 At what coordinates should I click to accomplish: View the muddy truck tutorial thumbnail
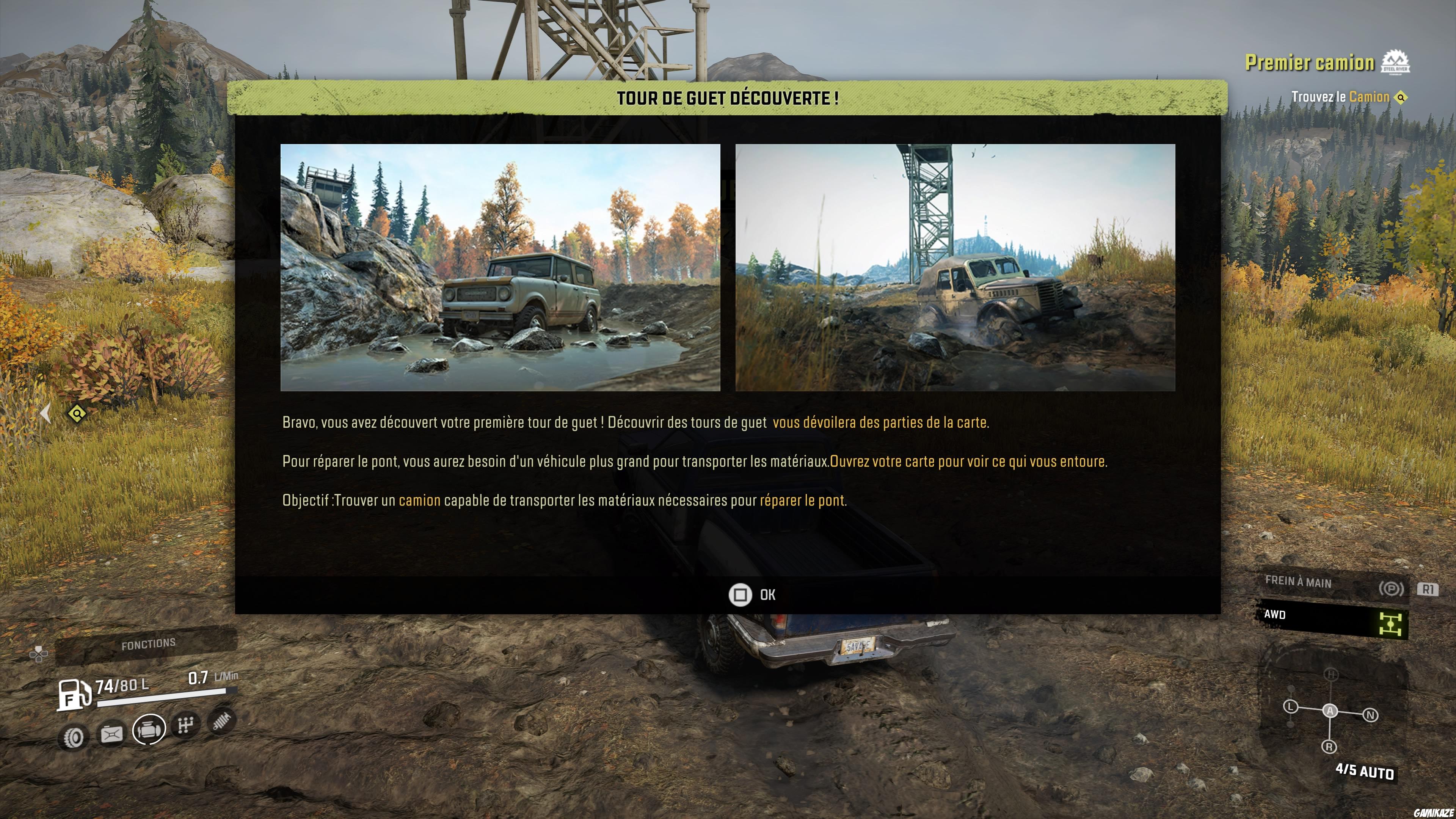click(x=955, y=267)
